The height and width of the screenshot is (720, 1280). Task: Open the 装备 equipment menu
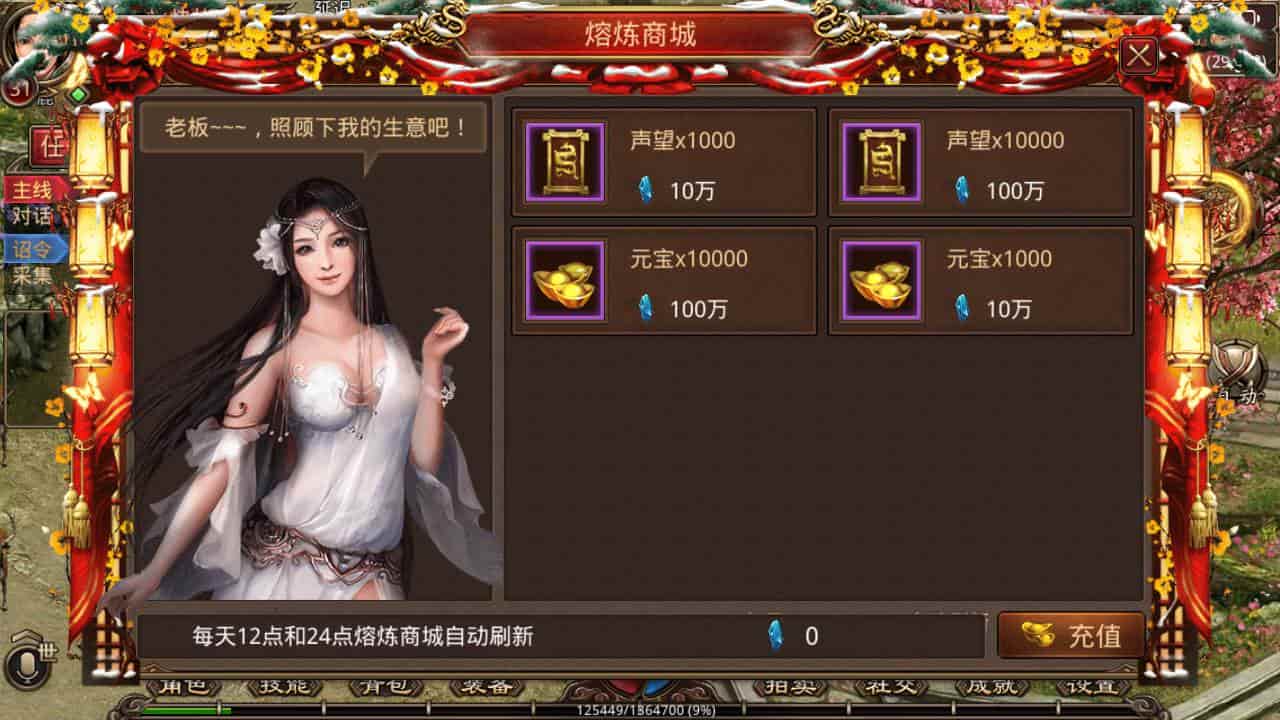[487, 687]
